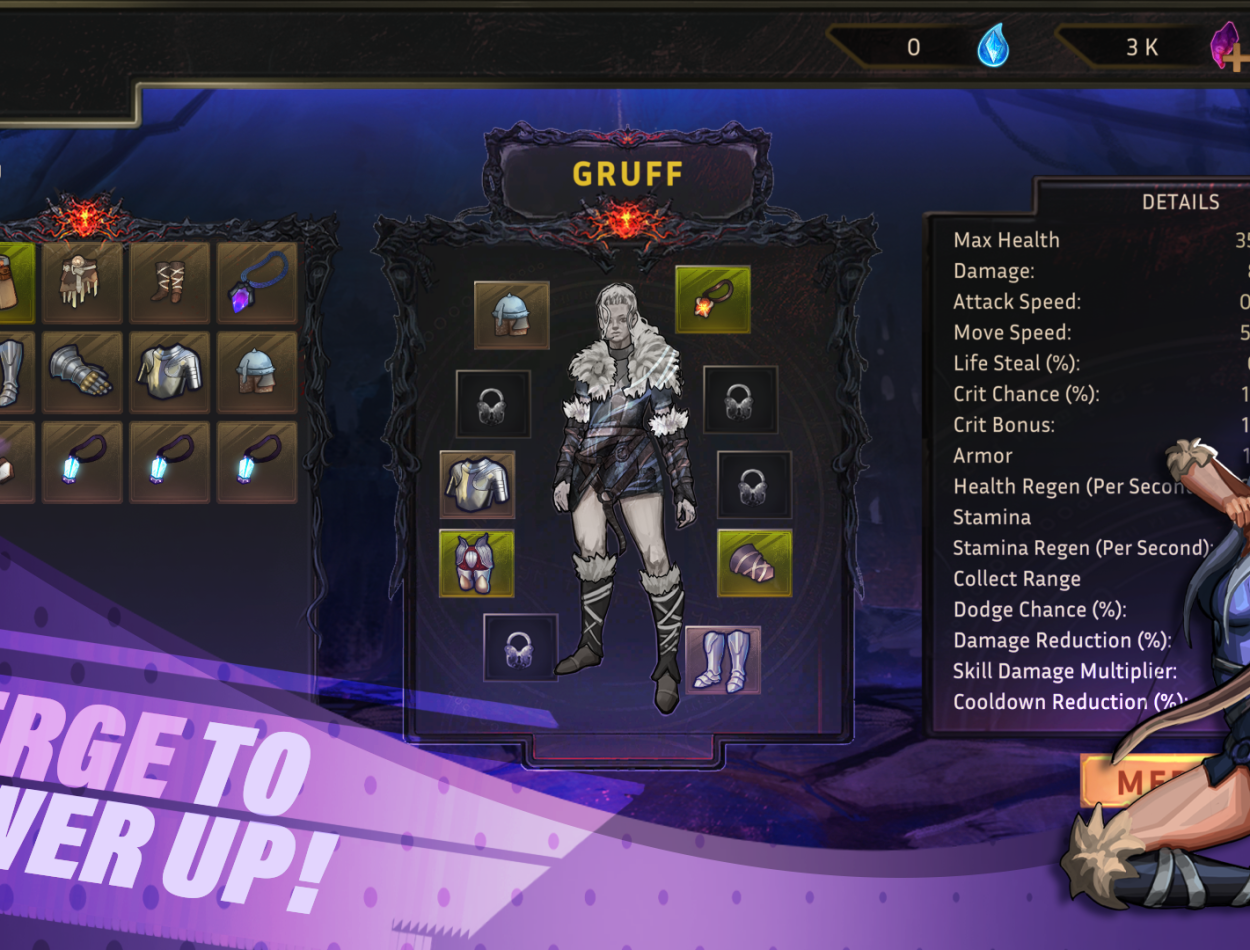
Task: Open the equipped fire amulet slot
Action: point(712,299)
